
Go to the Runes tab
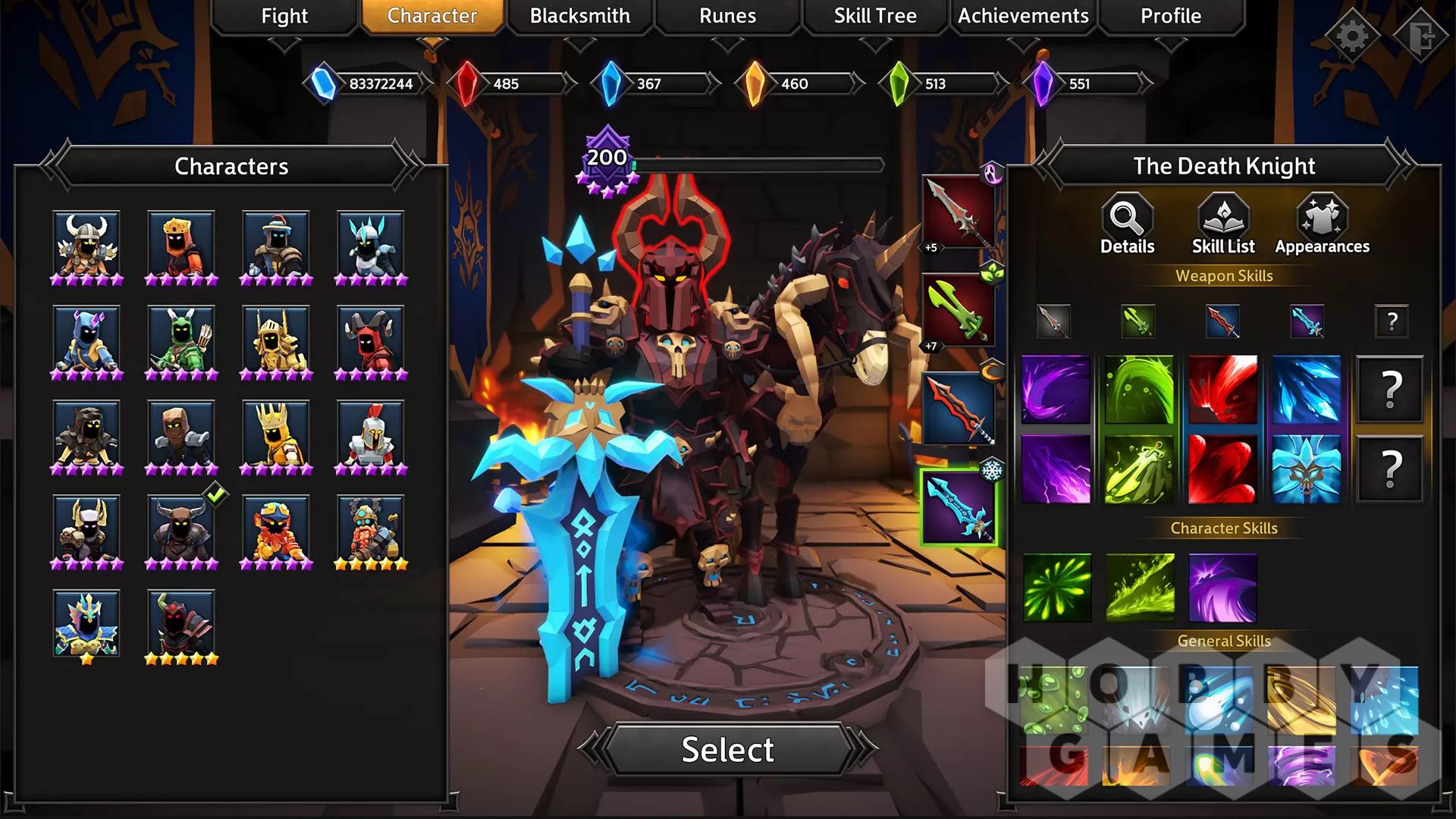tap(727, 16)
